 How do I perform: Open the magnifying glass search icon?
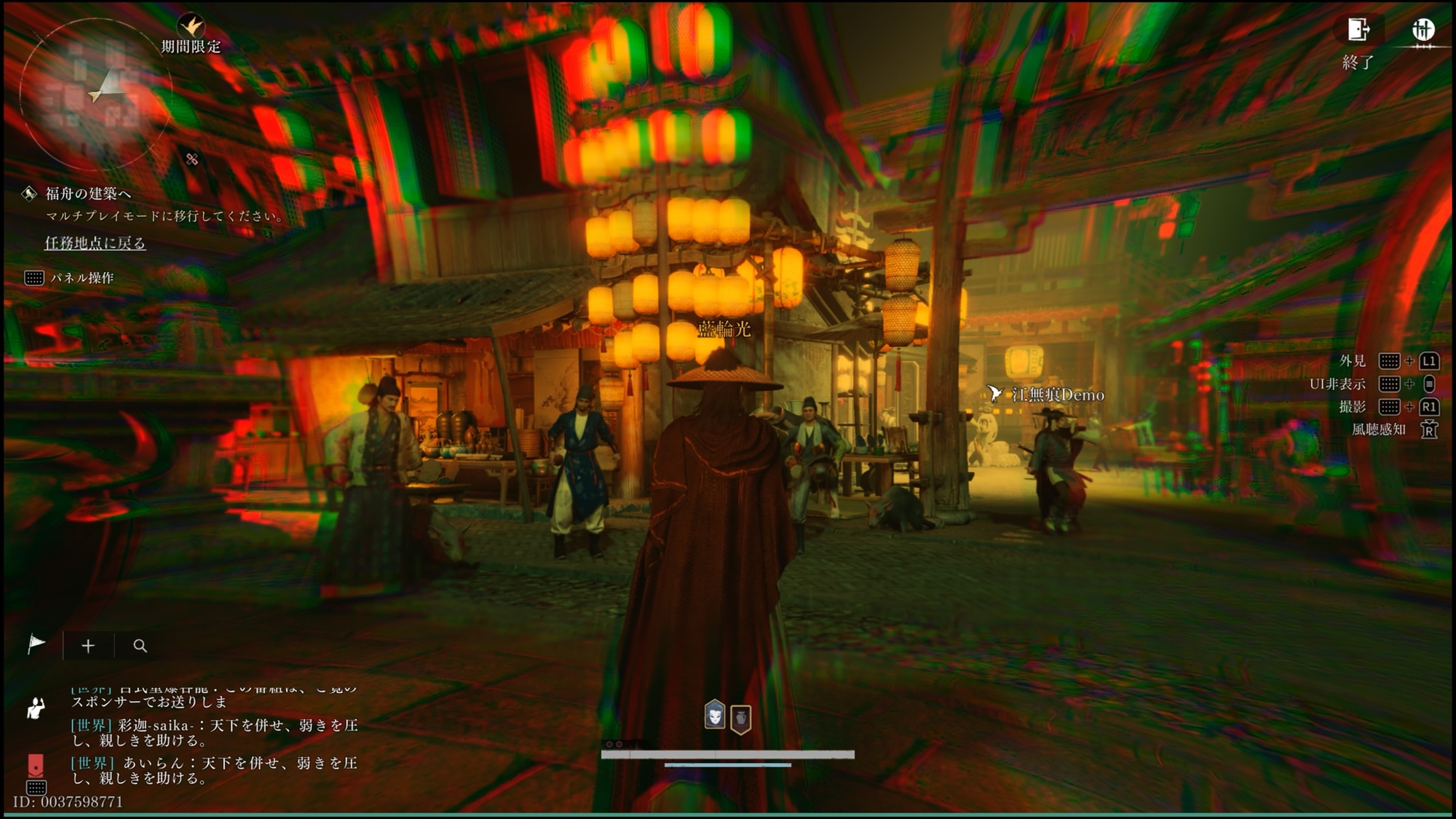click(x=140, y=646)
